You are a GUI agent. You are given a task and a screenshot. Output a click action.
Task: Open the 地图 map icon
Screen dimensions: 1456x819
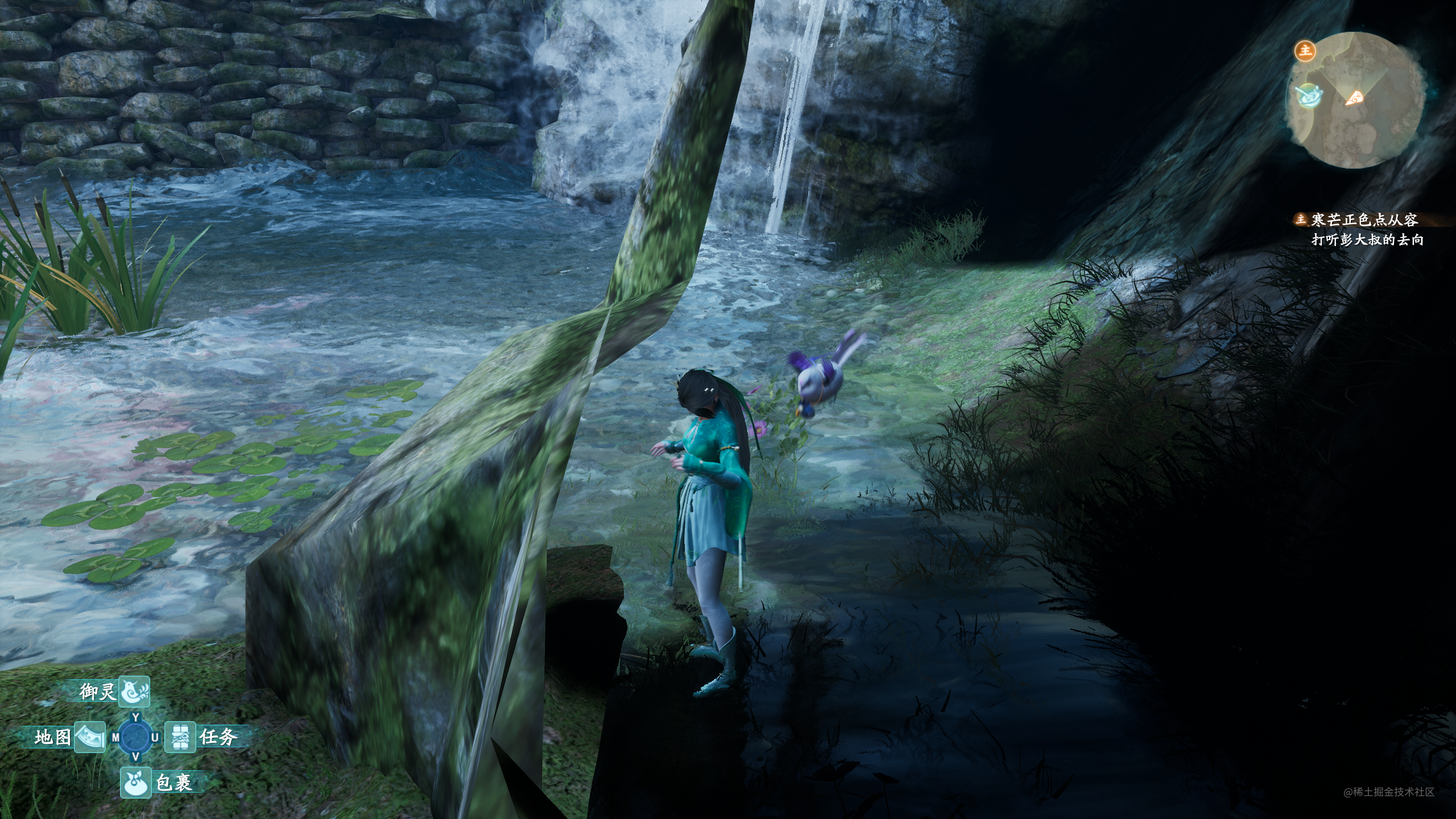point(90,737)
